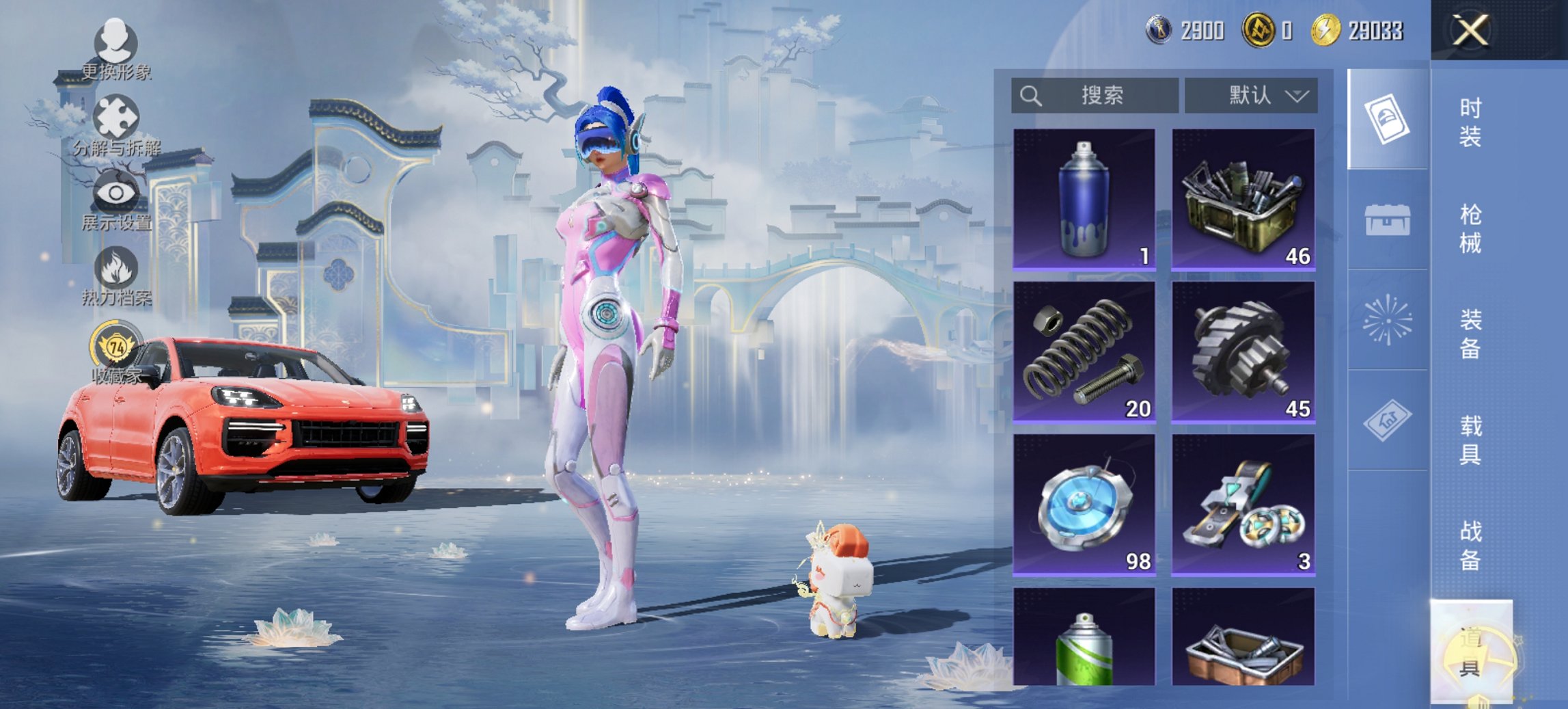Select the green crate of gun parts
The height and width of the screenshot is (709, 1568).
pos(1243,199)
